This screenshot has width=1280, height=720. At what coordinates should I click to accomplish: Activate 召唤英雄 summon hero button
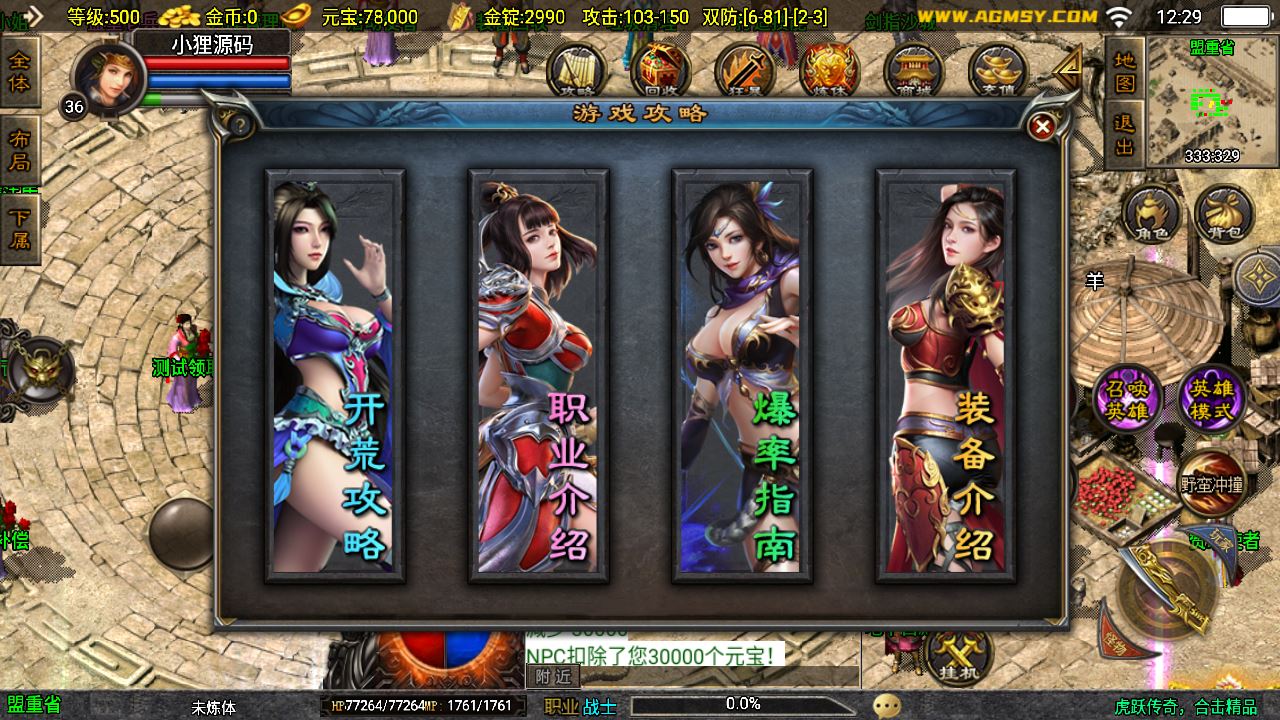tap(1127, 398)
